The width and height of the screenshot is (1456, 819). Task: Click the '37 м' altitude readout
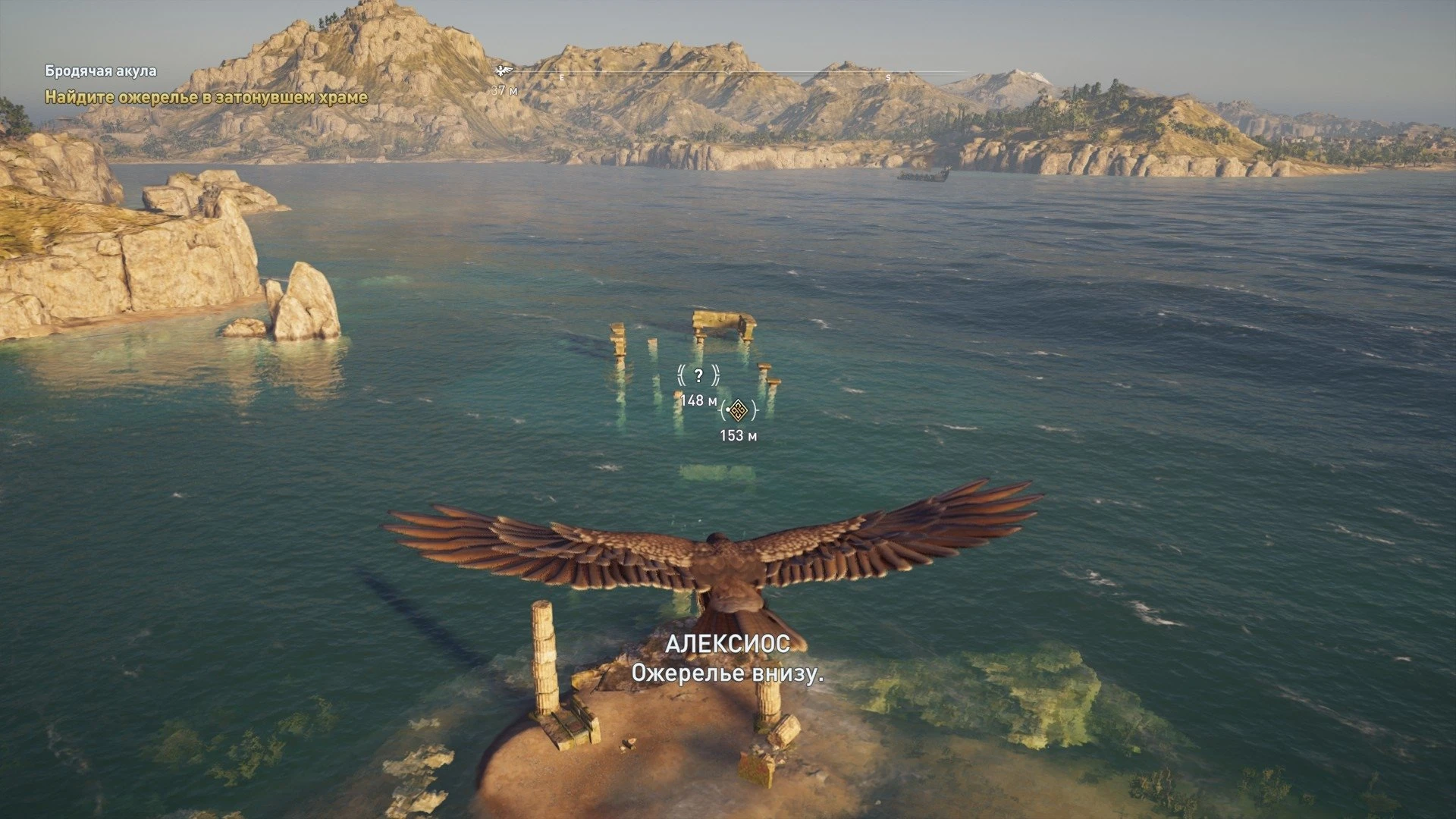point(502,89)
